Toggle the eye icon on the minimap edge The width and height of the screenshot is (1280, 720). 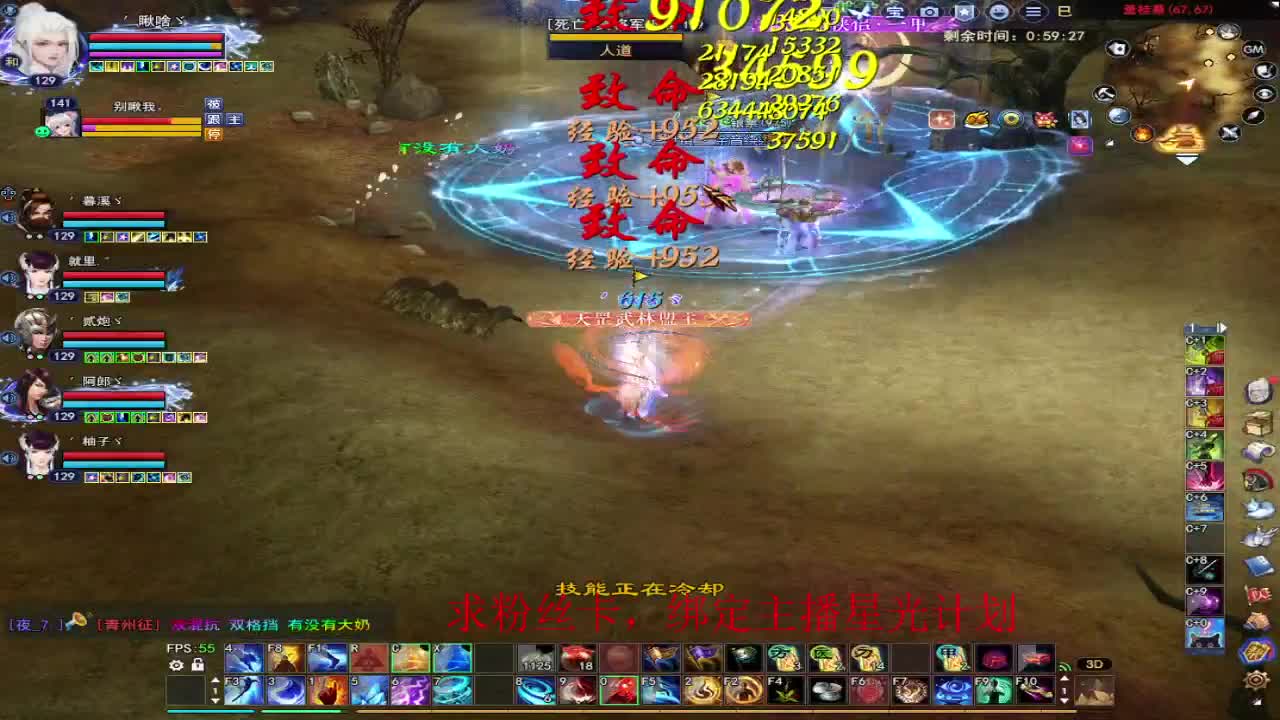point(1262,94)
